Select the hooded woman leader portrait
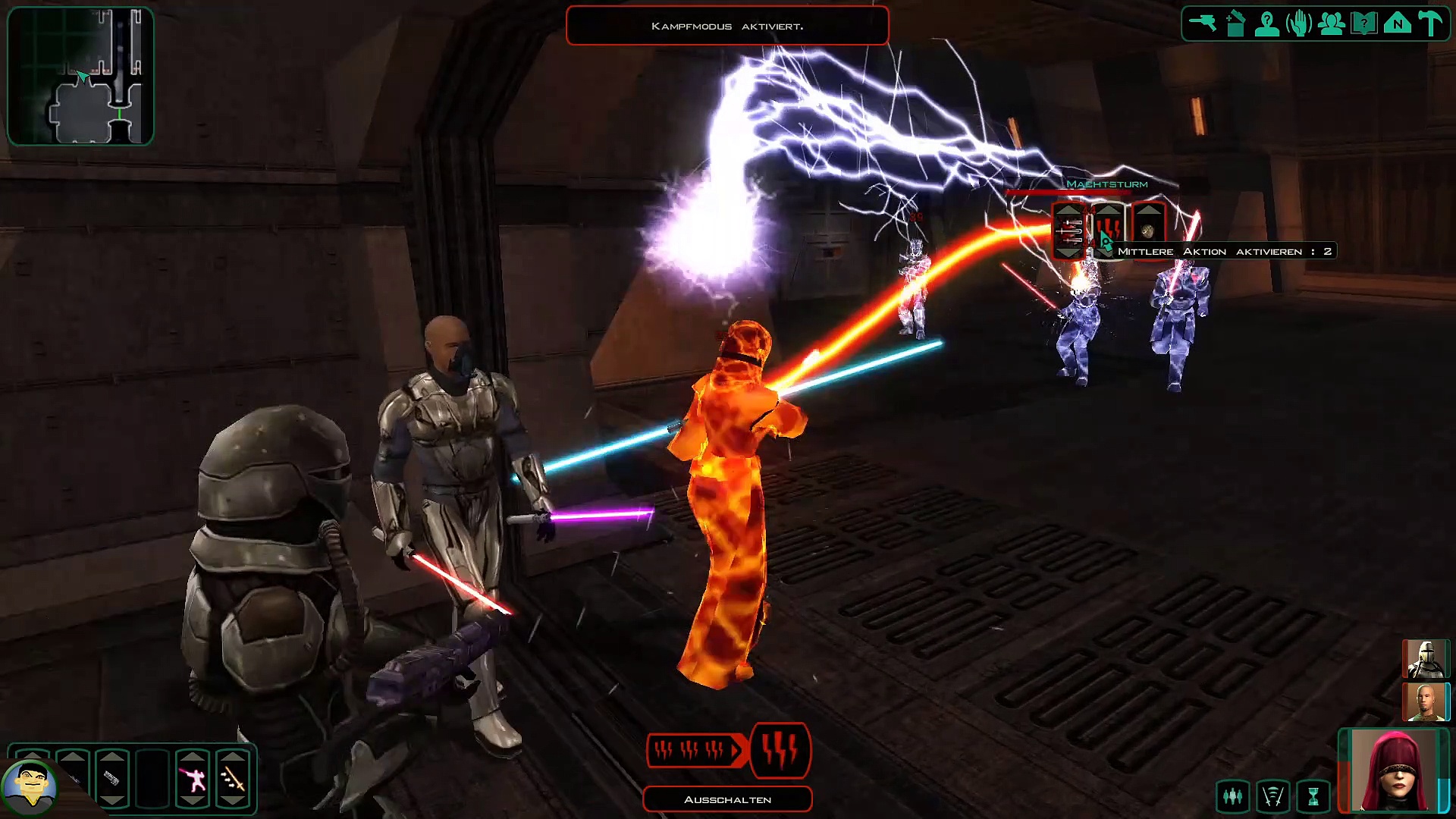Viewport: 1456px width, 819px height. (x=1394, y=770)
